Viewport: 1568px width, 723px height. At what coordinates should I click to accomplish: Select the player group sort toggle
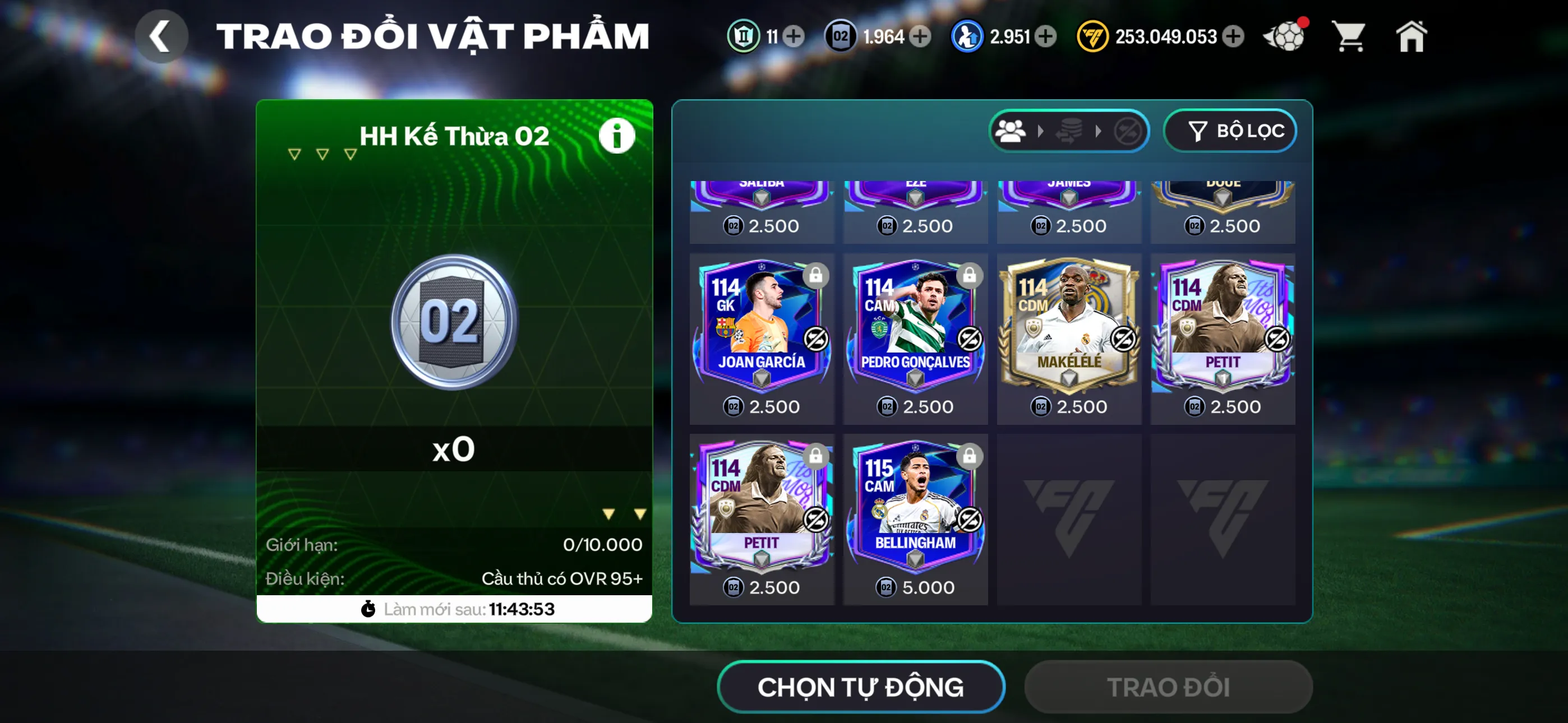(x=1012, y=129)
